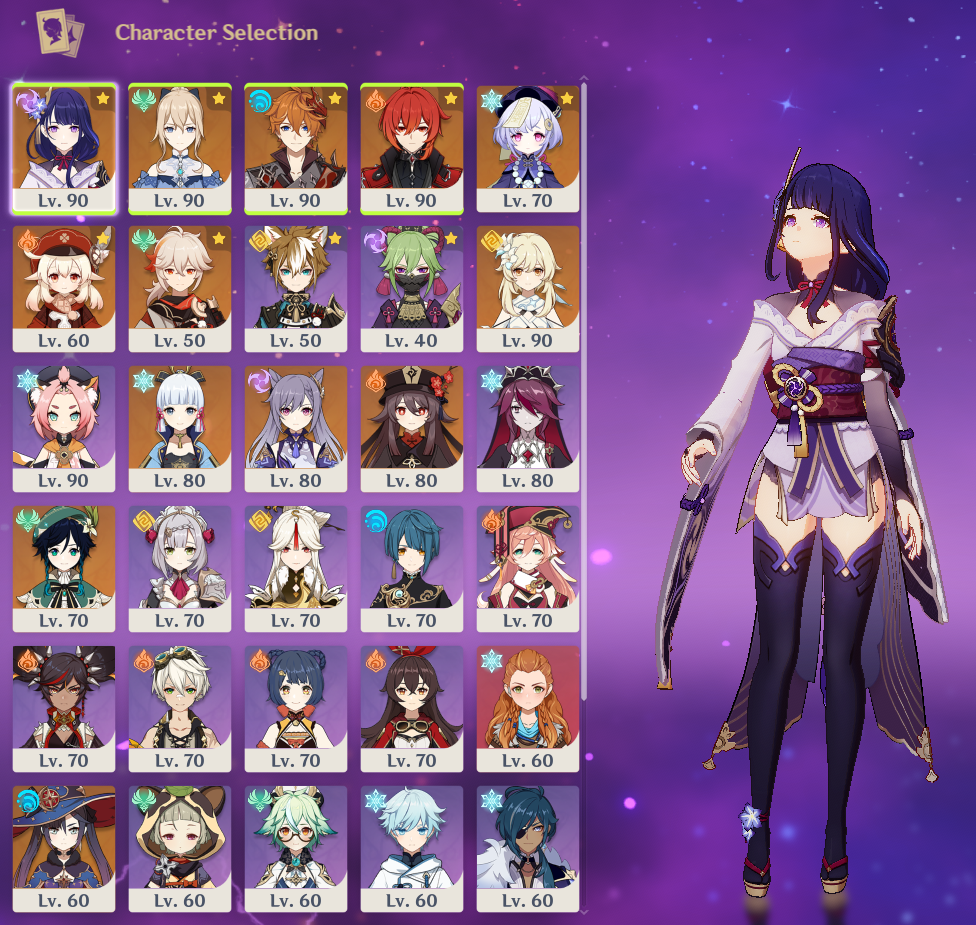Choose the blonde Traveler at level 90
This screenshot has height=925, width=976.
528,288
